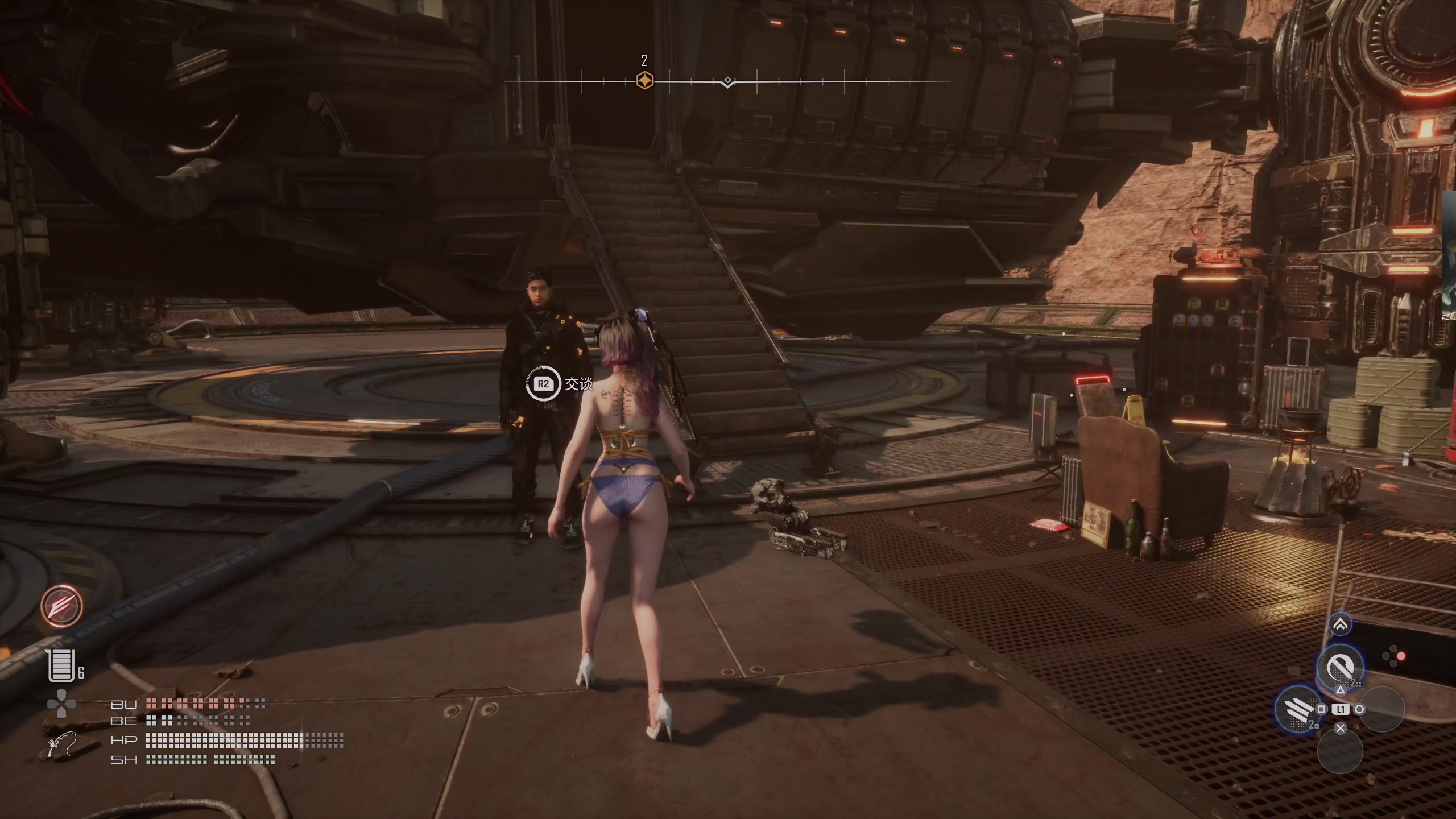The height and width of the screenshot is (819, 1456).
Task: Activate the red claw-slash skill icon
Action: click(x=61, y=606)
